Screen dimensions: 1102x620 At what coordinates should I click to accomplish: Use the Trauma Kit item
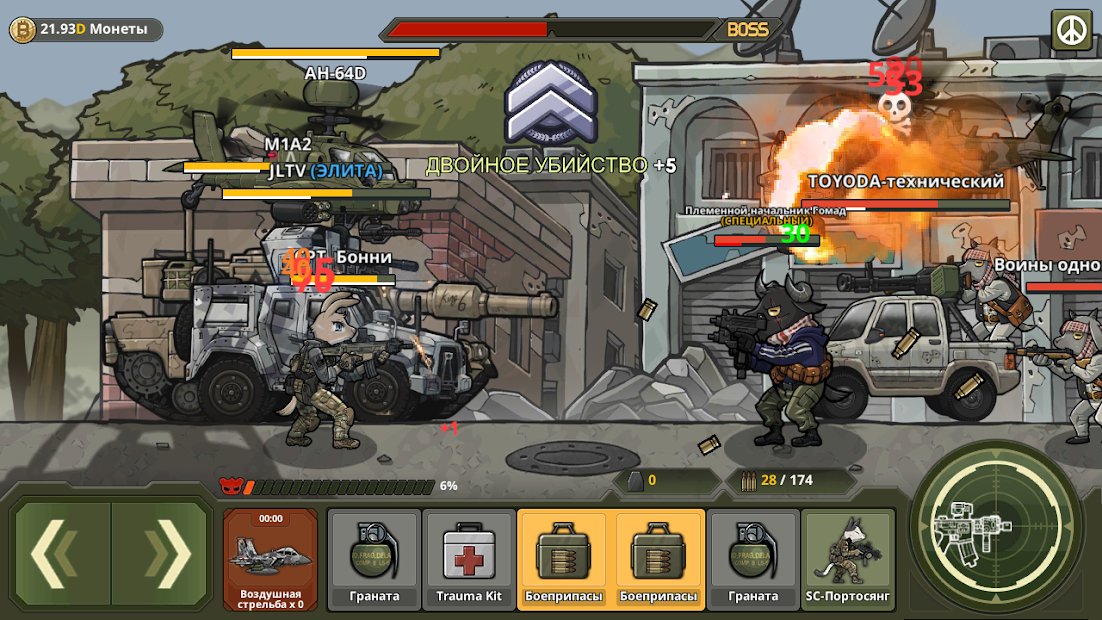click(469, 559)
